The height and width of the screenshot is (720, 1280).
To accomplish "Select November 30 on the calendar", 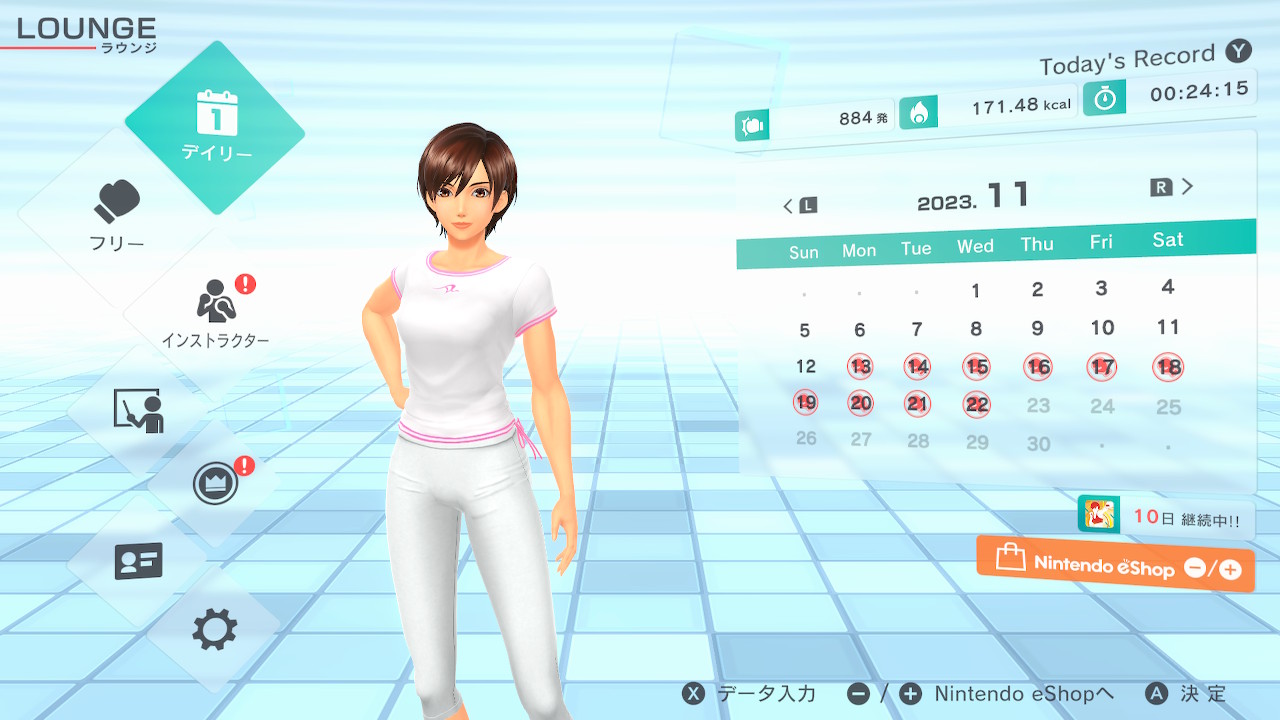I will (x=1039, y=443).
